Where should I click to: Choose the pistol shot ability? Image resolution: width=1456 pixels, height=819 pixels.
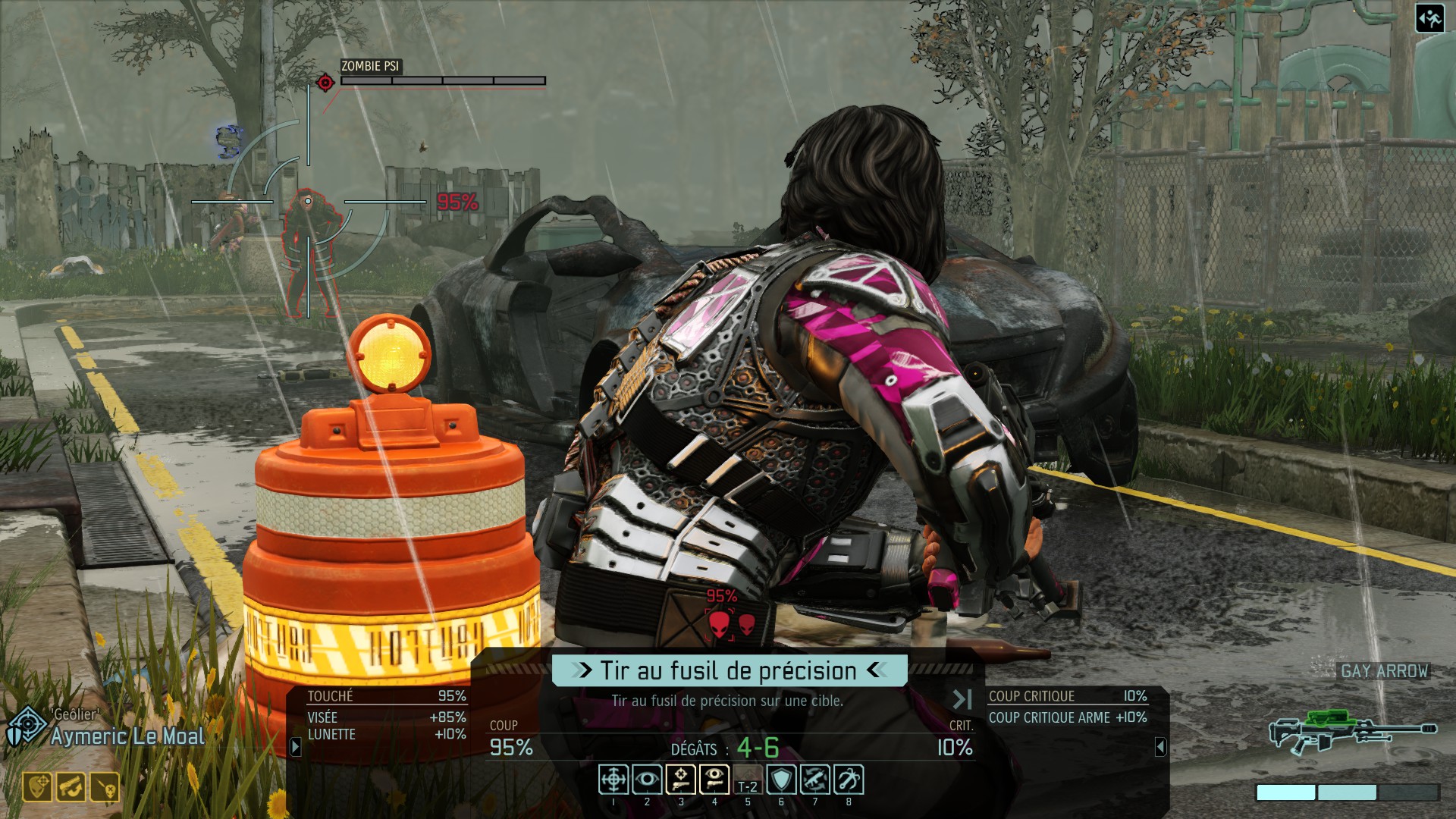(680, 780)
